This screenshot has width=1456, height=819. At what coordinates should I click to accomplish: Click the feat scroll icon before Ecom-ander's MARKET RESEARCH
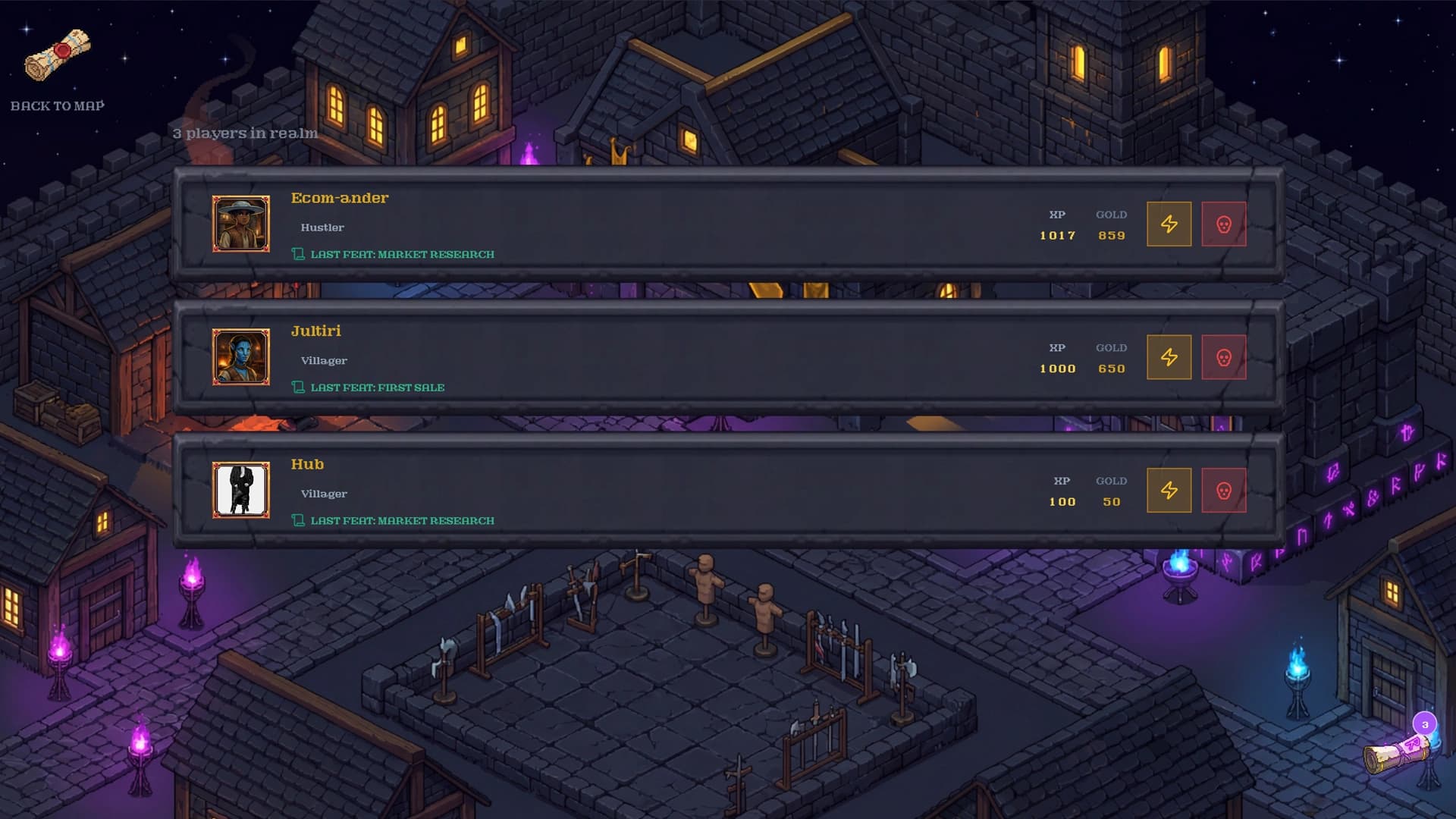(x=299, y=254)
